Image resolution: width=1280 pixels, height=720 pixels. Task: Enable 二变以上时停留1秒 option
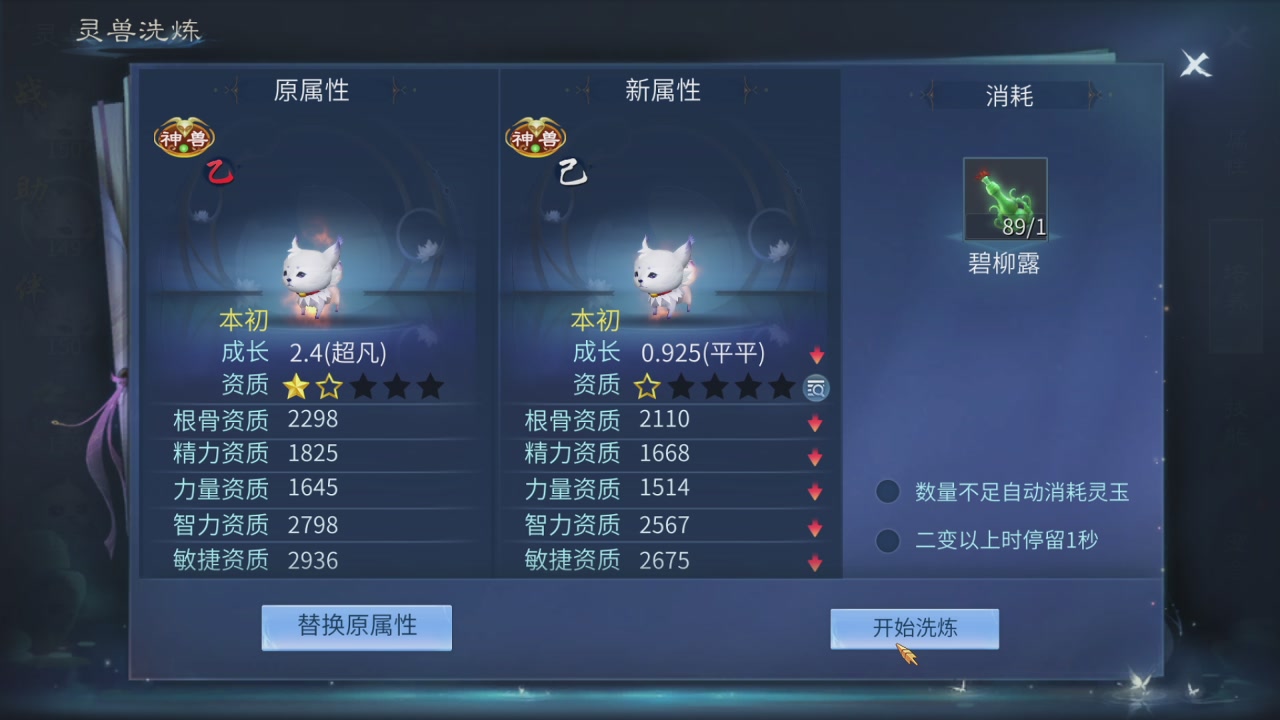[887, 540]
